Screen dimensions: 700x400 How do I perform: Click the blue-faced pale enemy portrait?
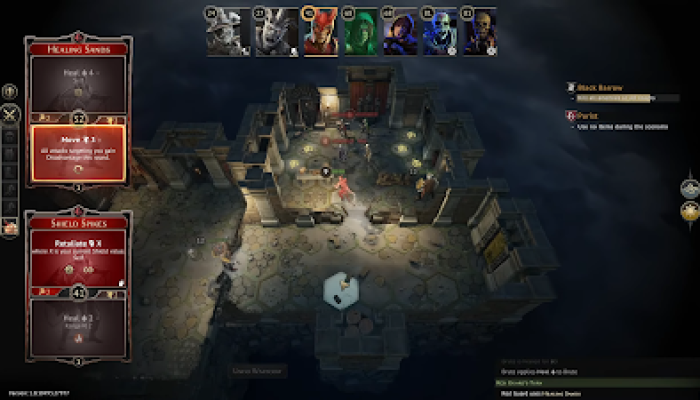point(439,32)
